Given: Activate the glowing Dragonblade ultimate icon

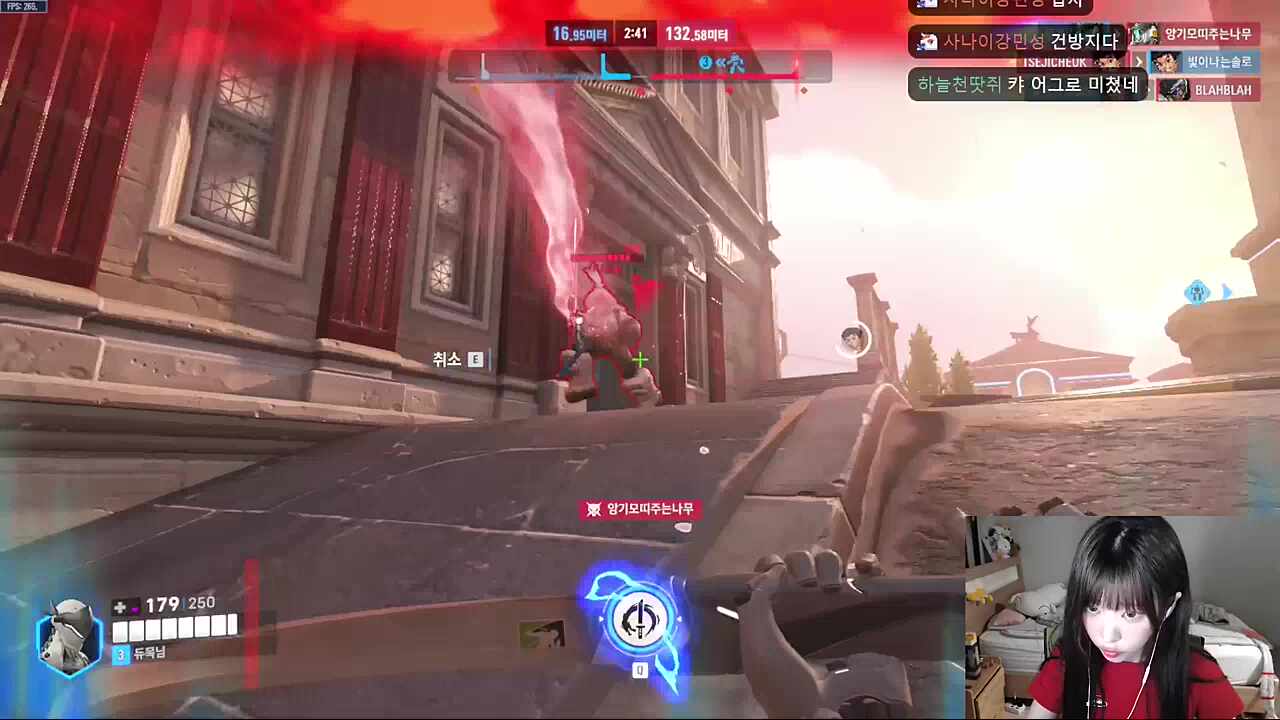Looking at the screenshot, I should 638,619.
